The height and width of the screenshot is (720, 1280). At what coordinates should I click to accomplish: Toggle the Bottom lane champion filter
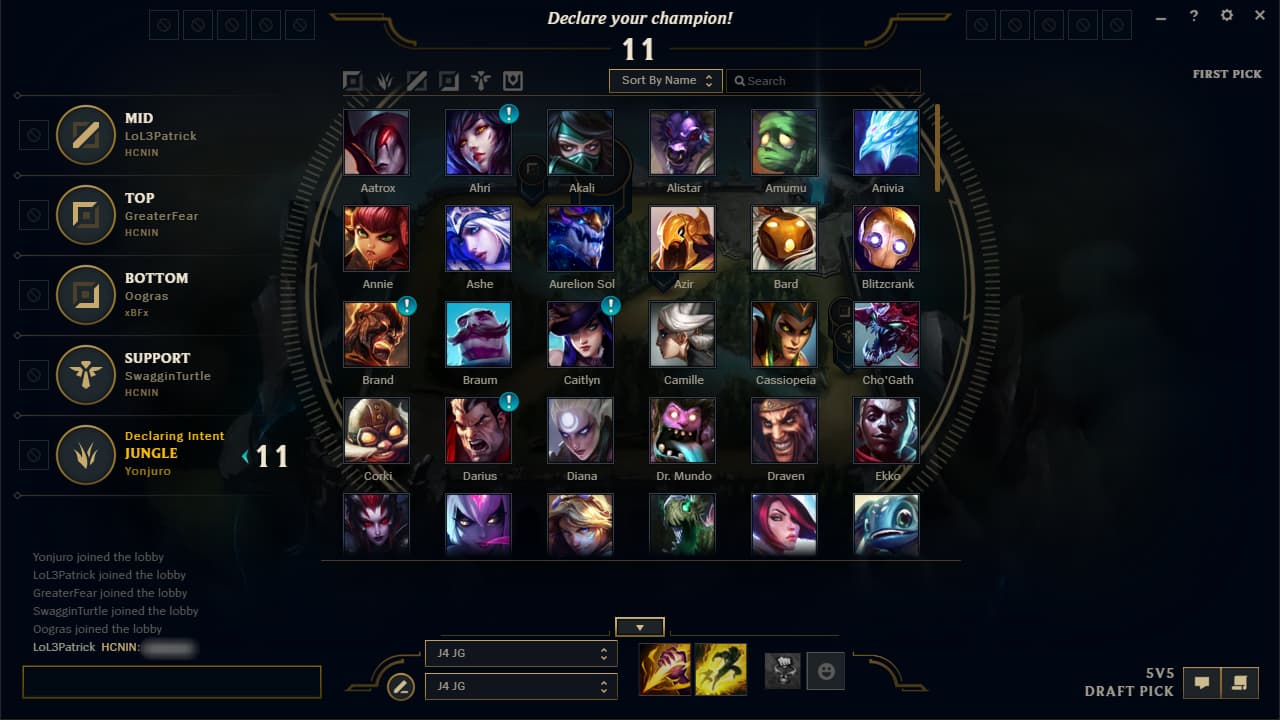[x=449, y=81]
